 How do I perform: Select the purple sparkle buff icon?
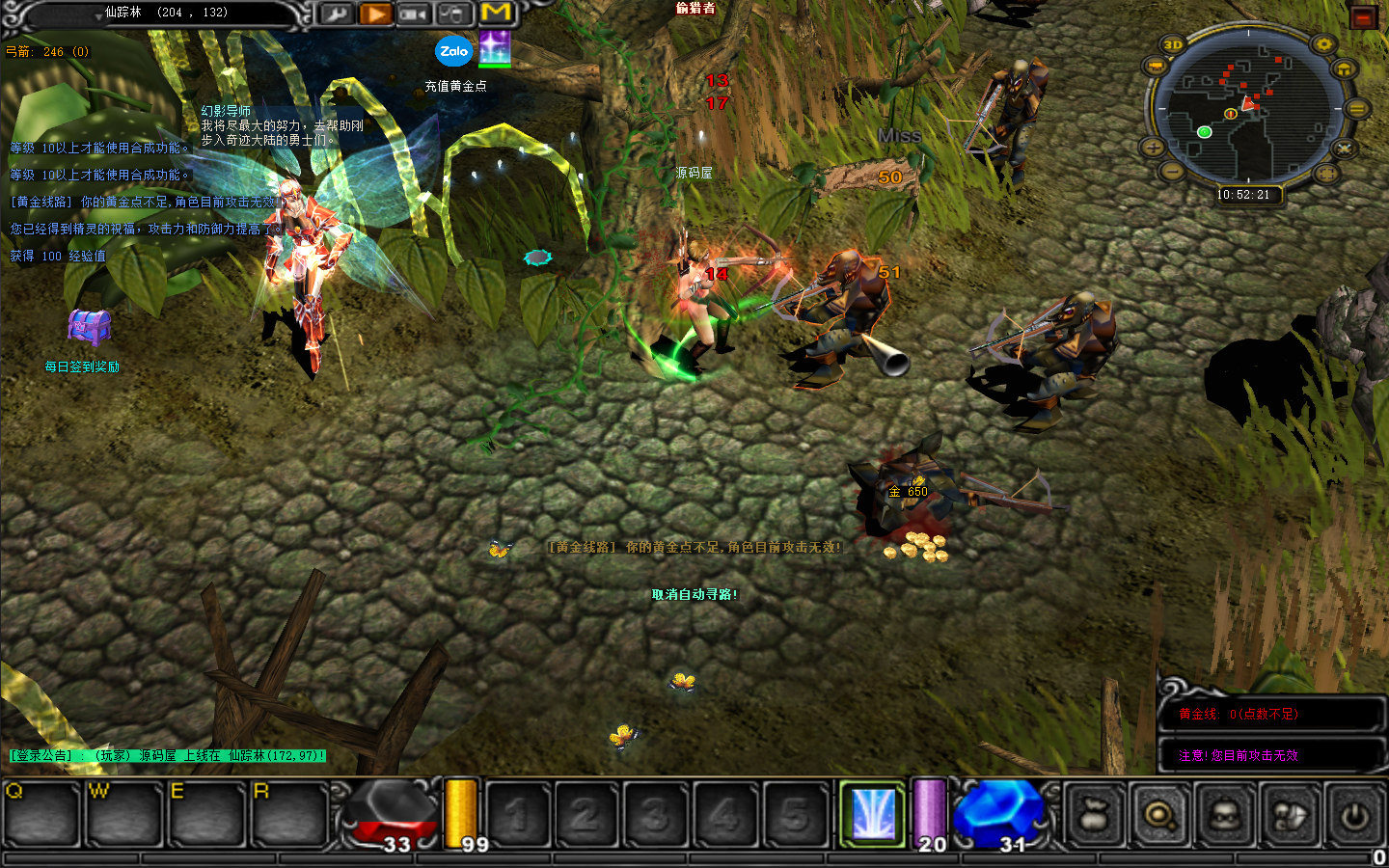[495, 48]
